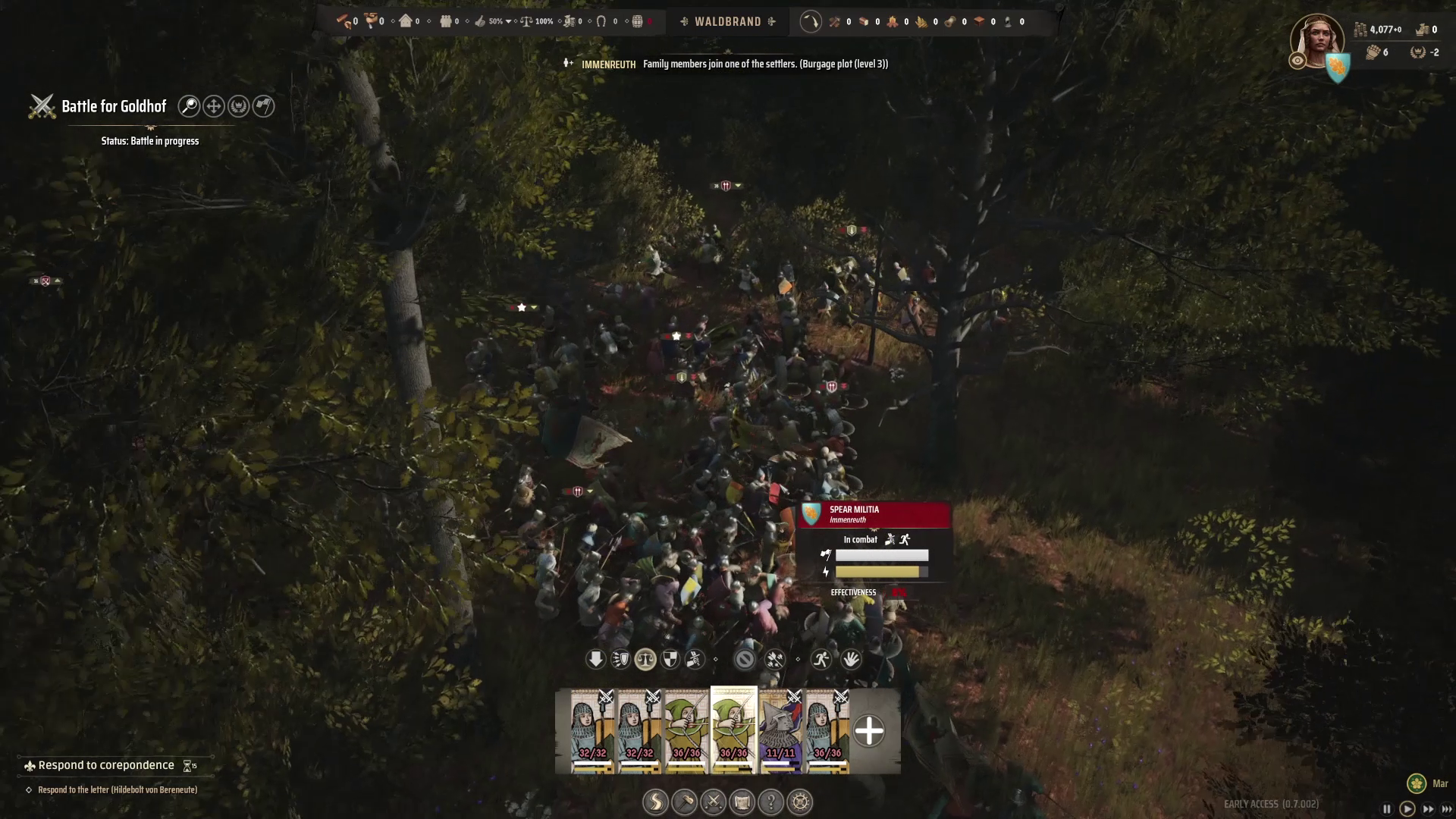
Task: Choose the checkered shield defensive stance
Action: 670,659
